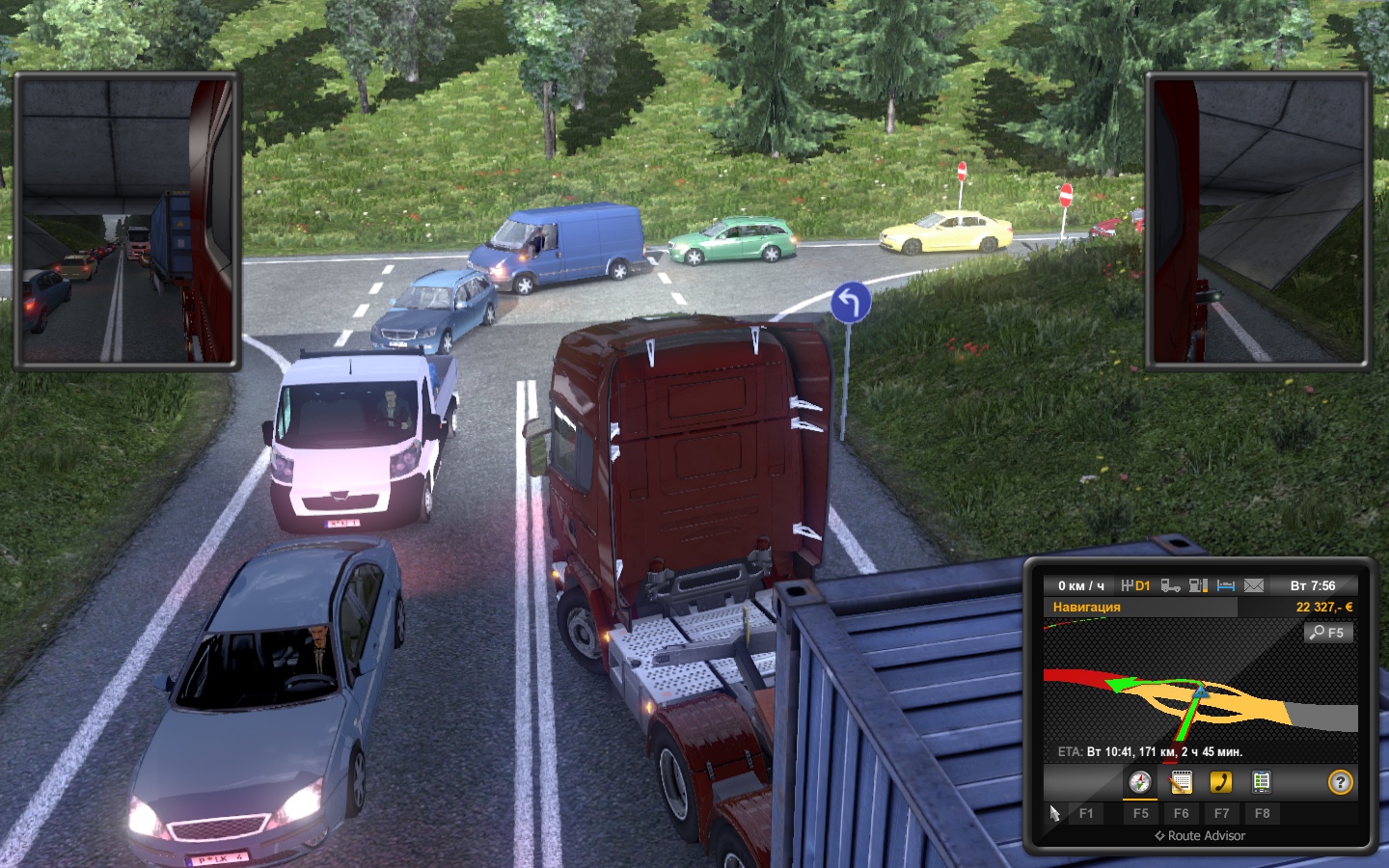Click the bed rest indicator icon

1226,585
